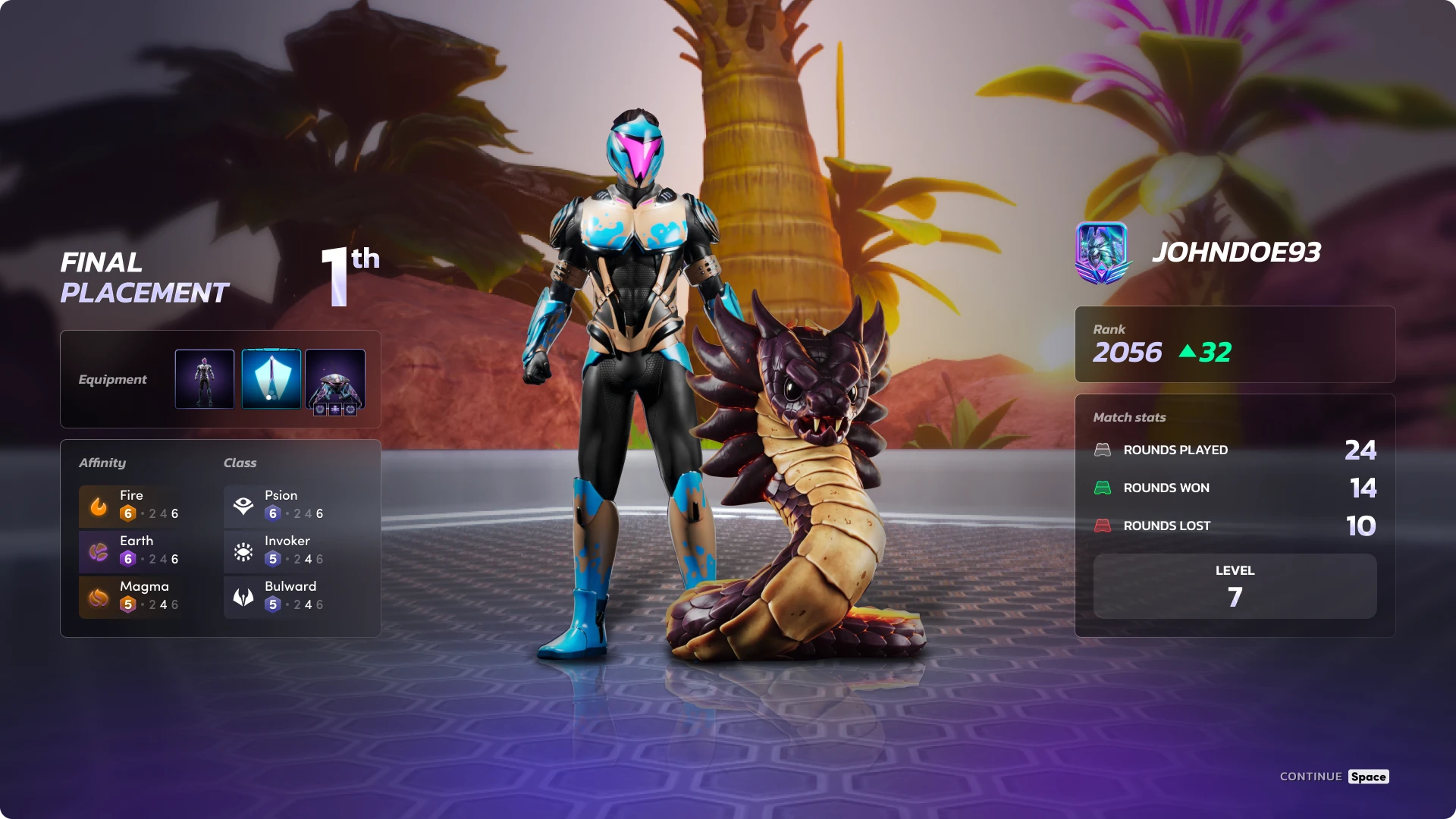Select the Earth affinity entry
The image size is (1456, 819).
click(130, 551)
